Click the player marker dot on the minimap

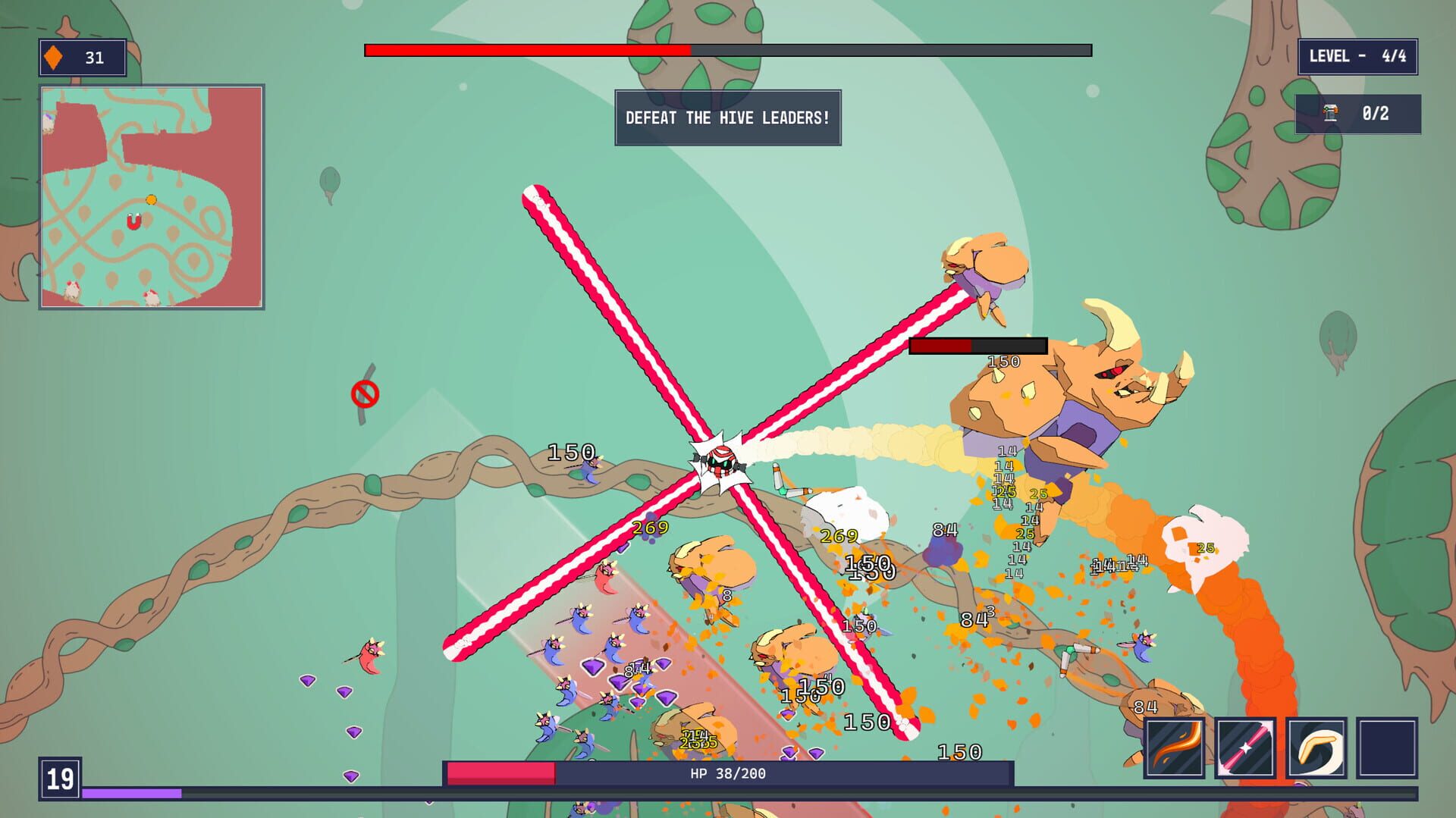click(151, 199)
